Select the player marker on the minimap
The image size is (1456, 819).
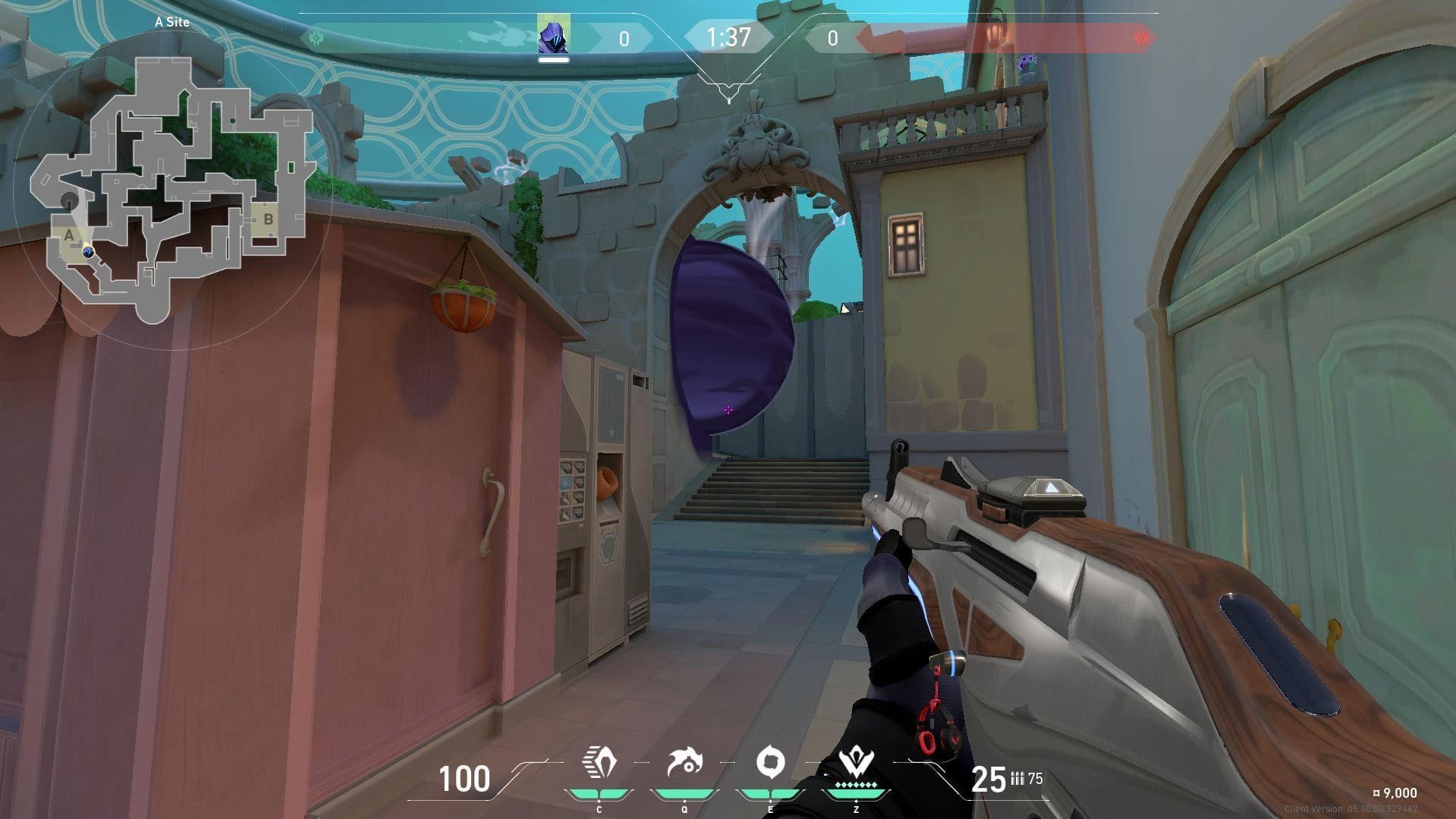89,253
